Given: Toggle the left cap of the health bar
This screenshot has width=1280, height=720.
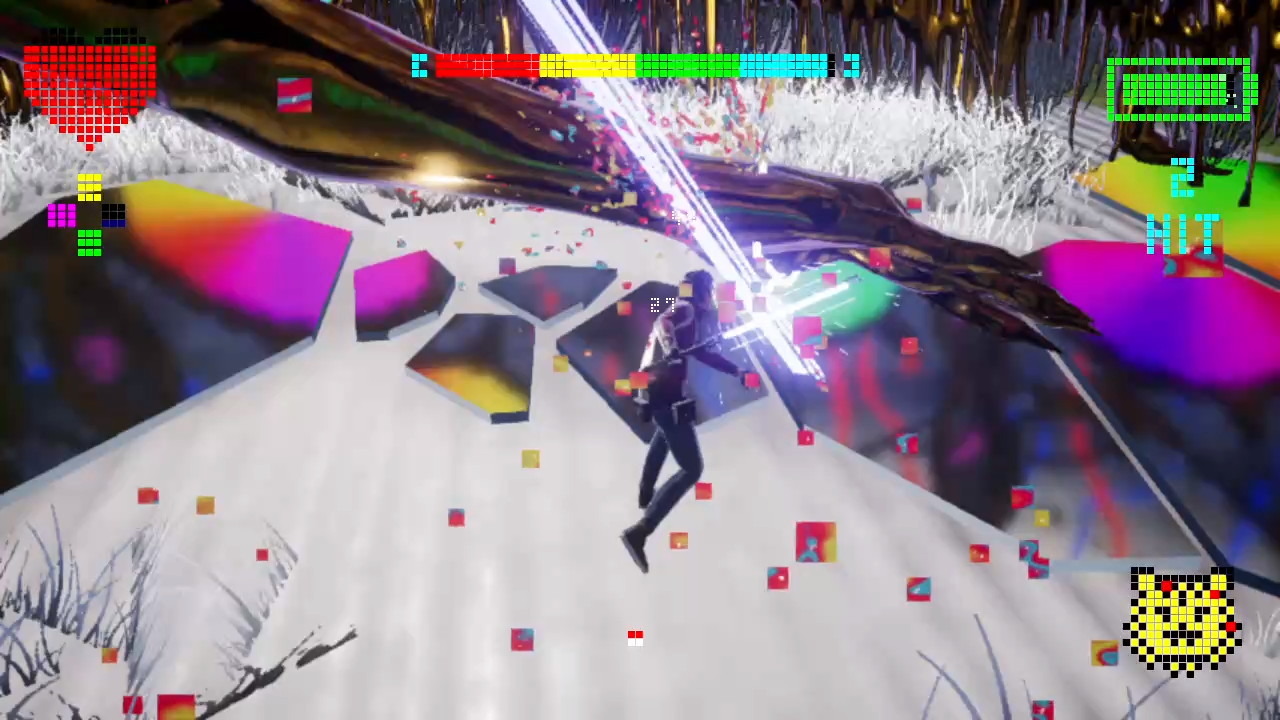Looking at the screenshot, I should (x=419, y=66).
